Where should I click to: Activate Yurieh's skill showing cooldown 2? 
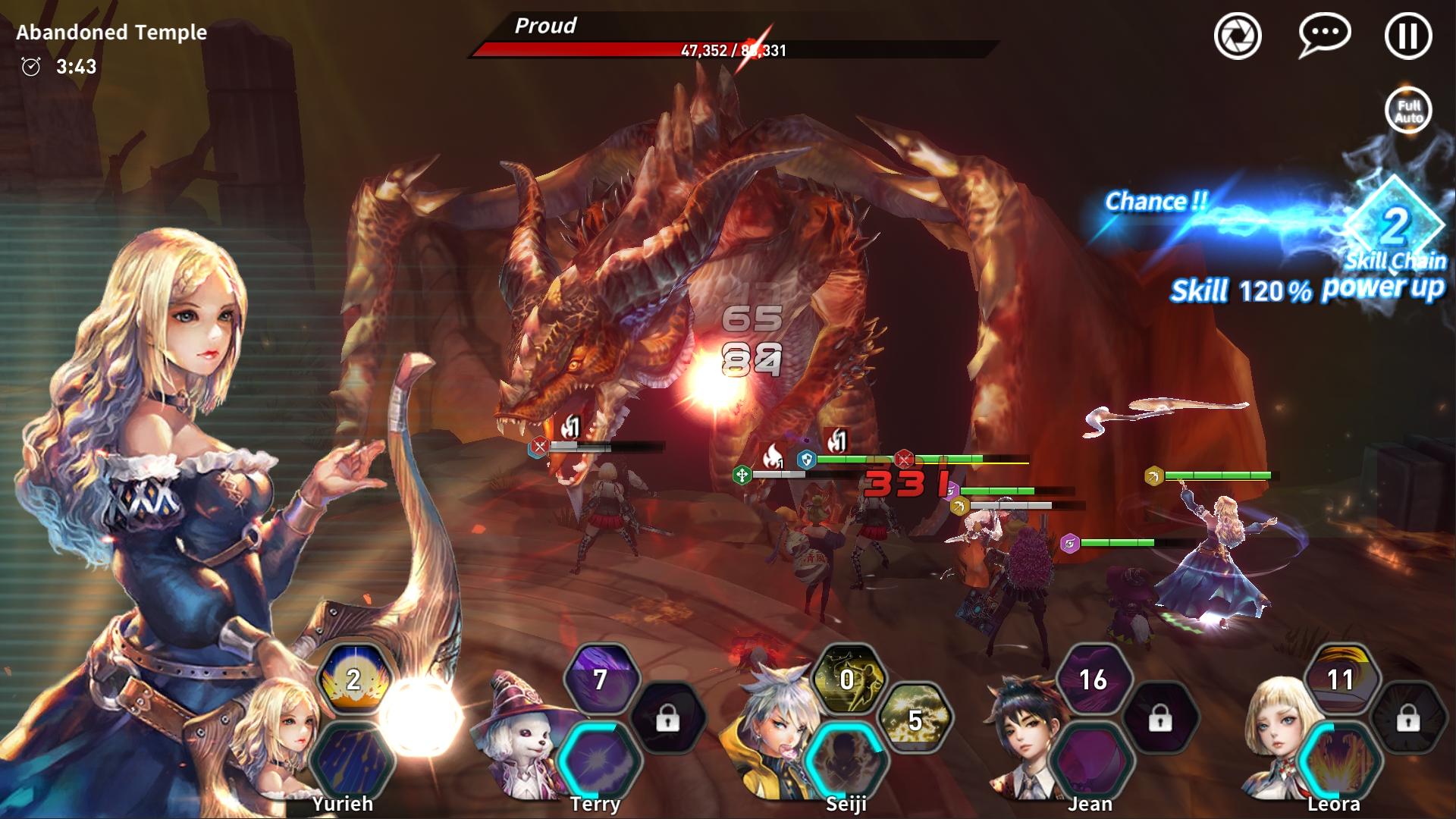coord(354,680)
